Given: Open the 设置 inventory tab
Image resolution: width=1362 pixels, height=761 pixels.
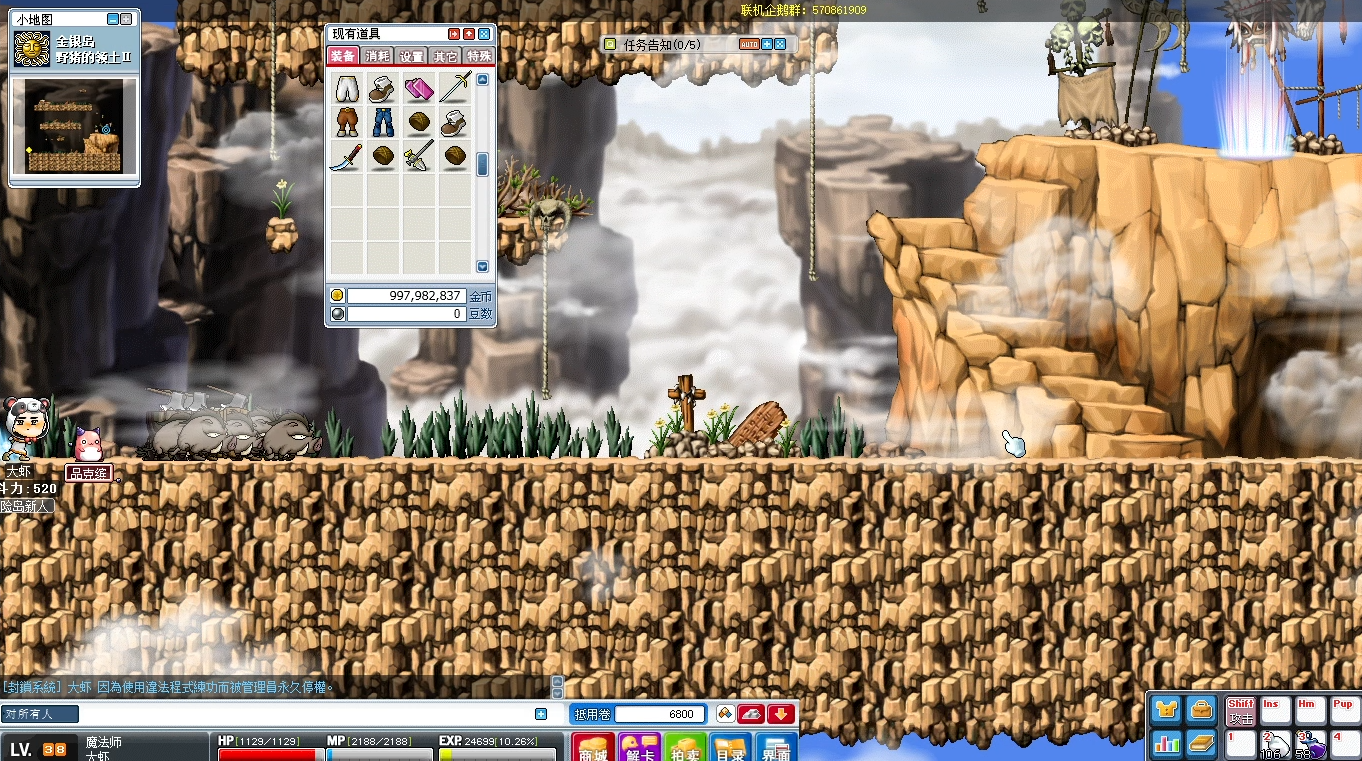Looking at the screenshot, I should 412,56.
